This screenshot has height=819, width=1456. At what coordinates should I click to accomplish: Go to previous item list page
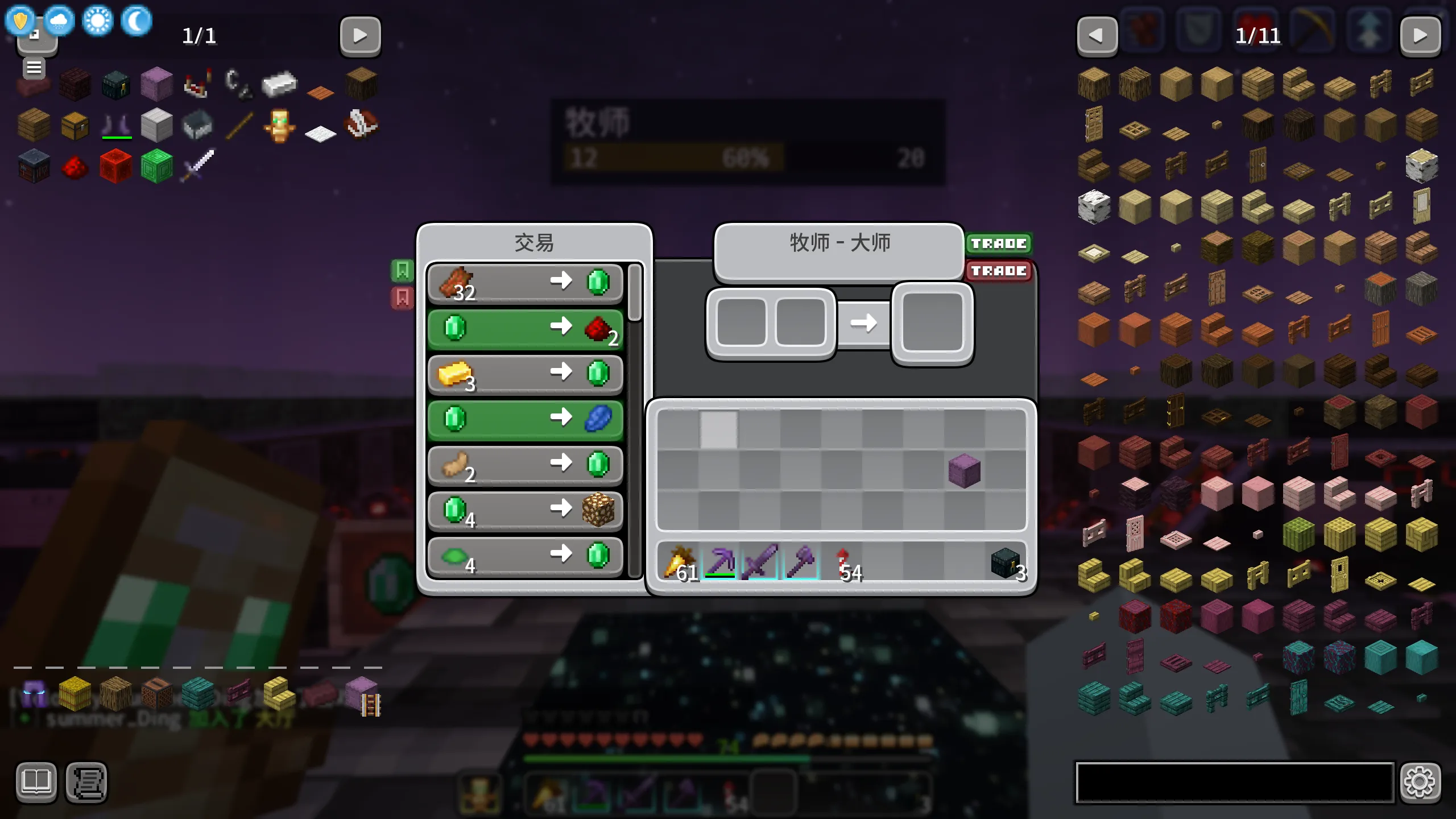(x=1097, y=36)
